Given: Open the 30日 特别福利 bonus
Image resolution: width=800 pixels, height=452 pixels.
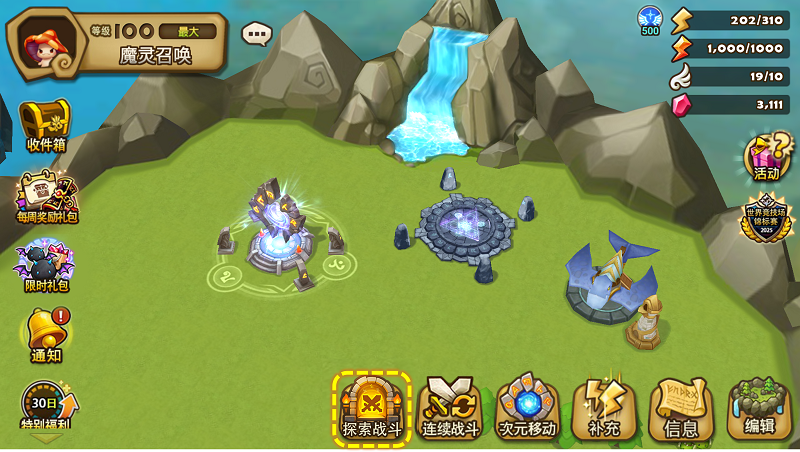Looking at the screenshot, I should 45,405.
